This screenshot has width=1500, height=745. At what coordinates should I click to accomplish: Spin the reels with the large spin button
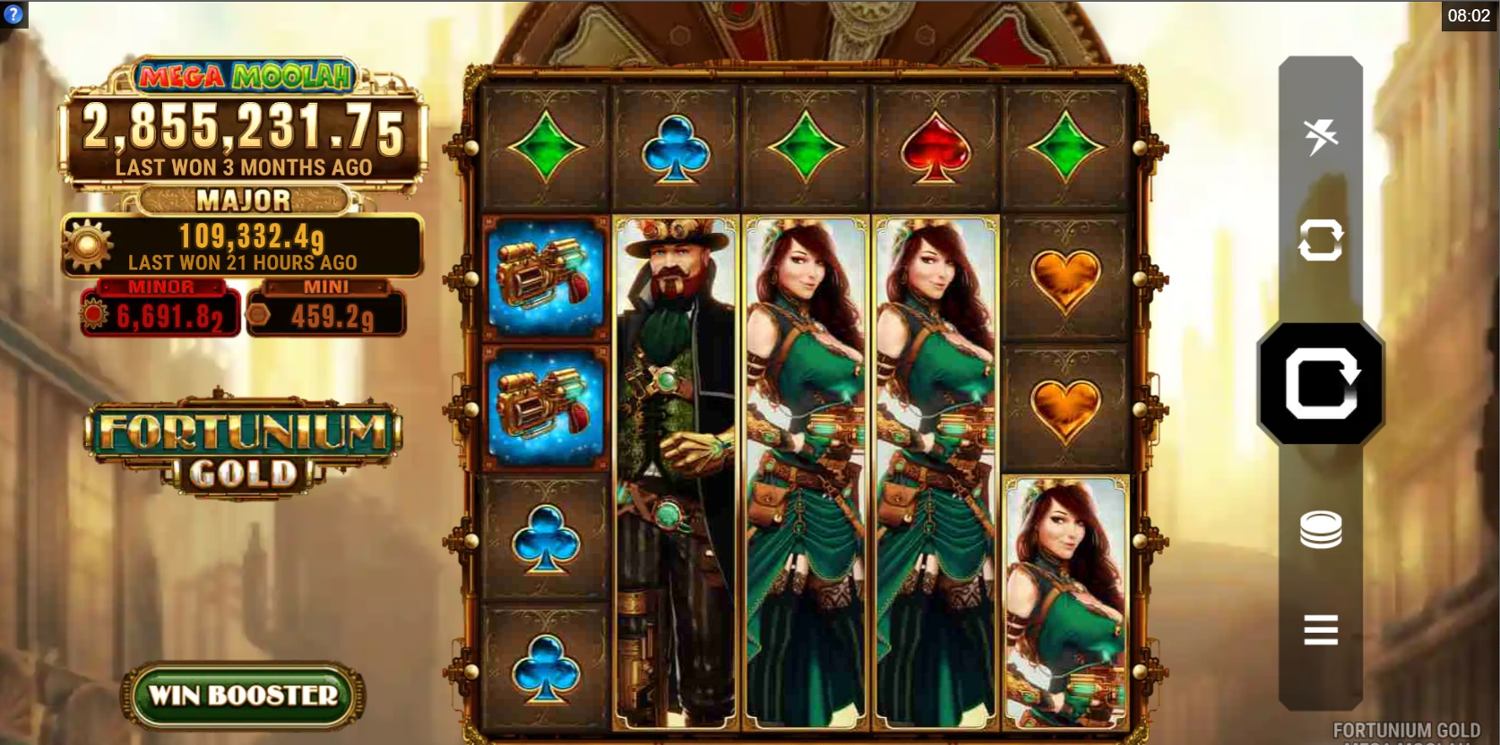pyautogui.click(x=1320, y=384)
